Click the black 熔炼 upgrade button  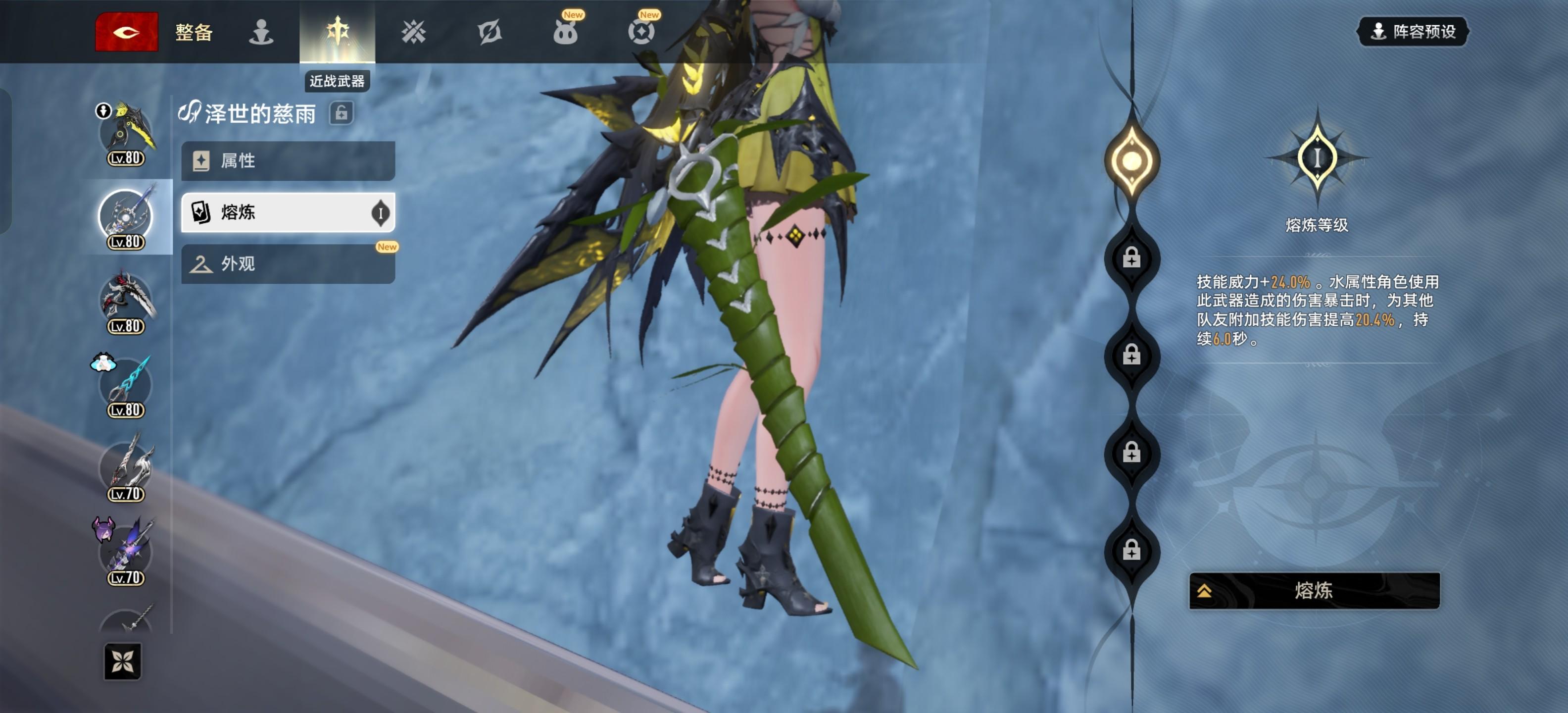[x=1314, y=590]
